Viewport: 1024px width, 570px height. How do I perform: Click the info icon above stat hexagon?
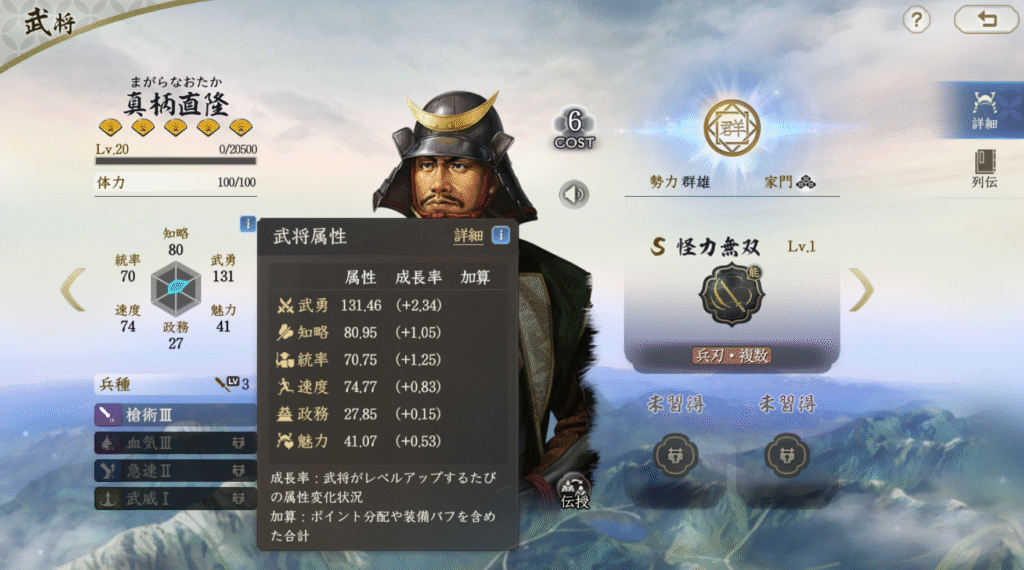coord(248,224)
